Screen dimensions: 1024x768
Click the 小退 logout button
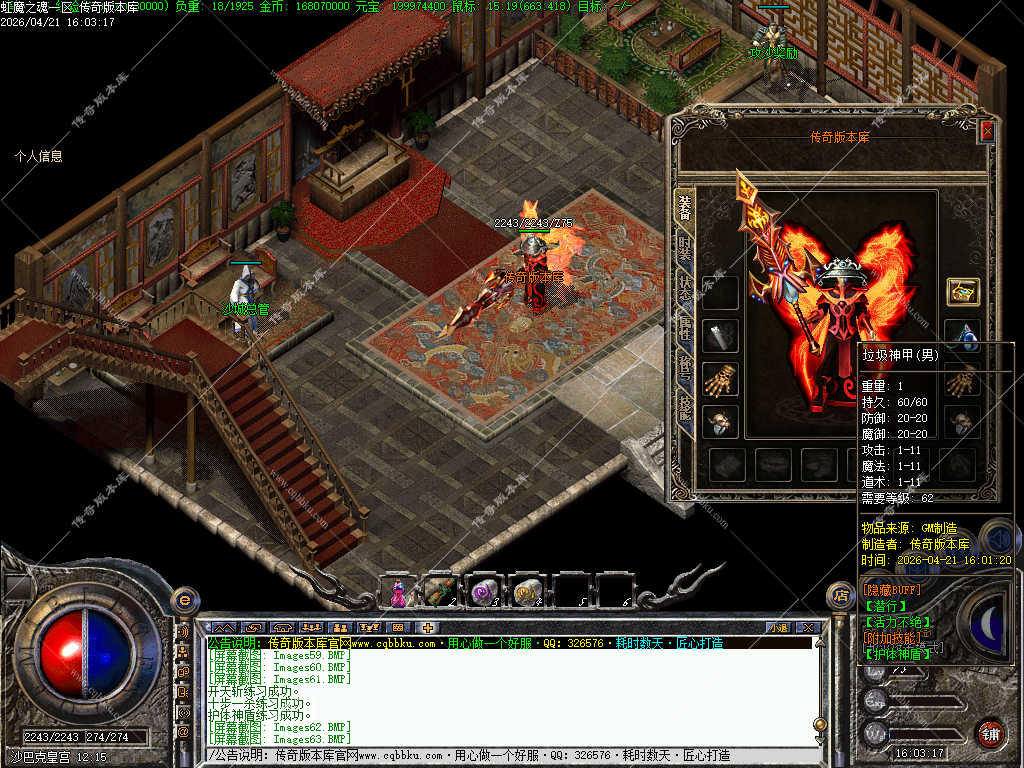779,627
